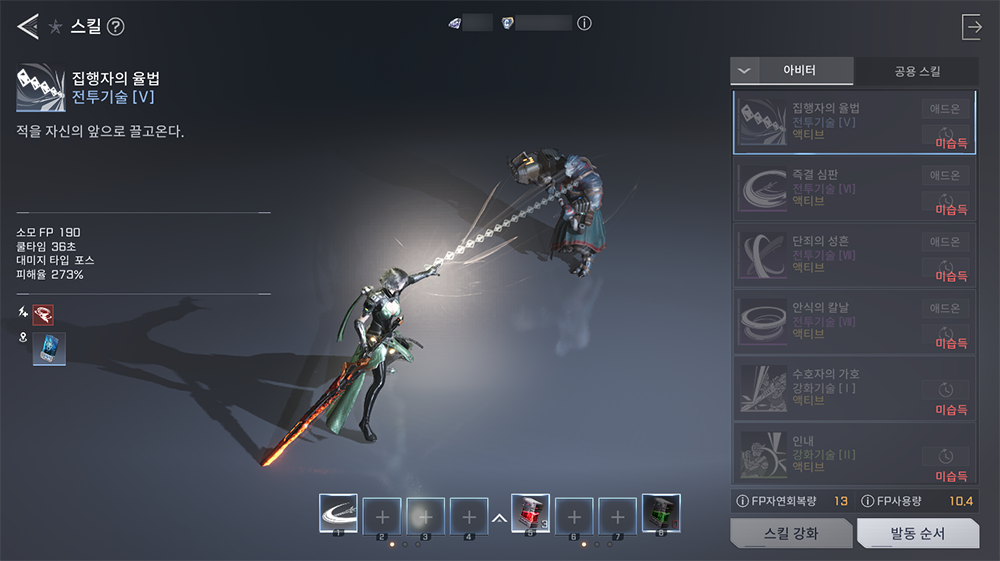
Task: Open 스킬 강화 skill enhancement
Action: [x=790, y=533]
